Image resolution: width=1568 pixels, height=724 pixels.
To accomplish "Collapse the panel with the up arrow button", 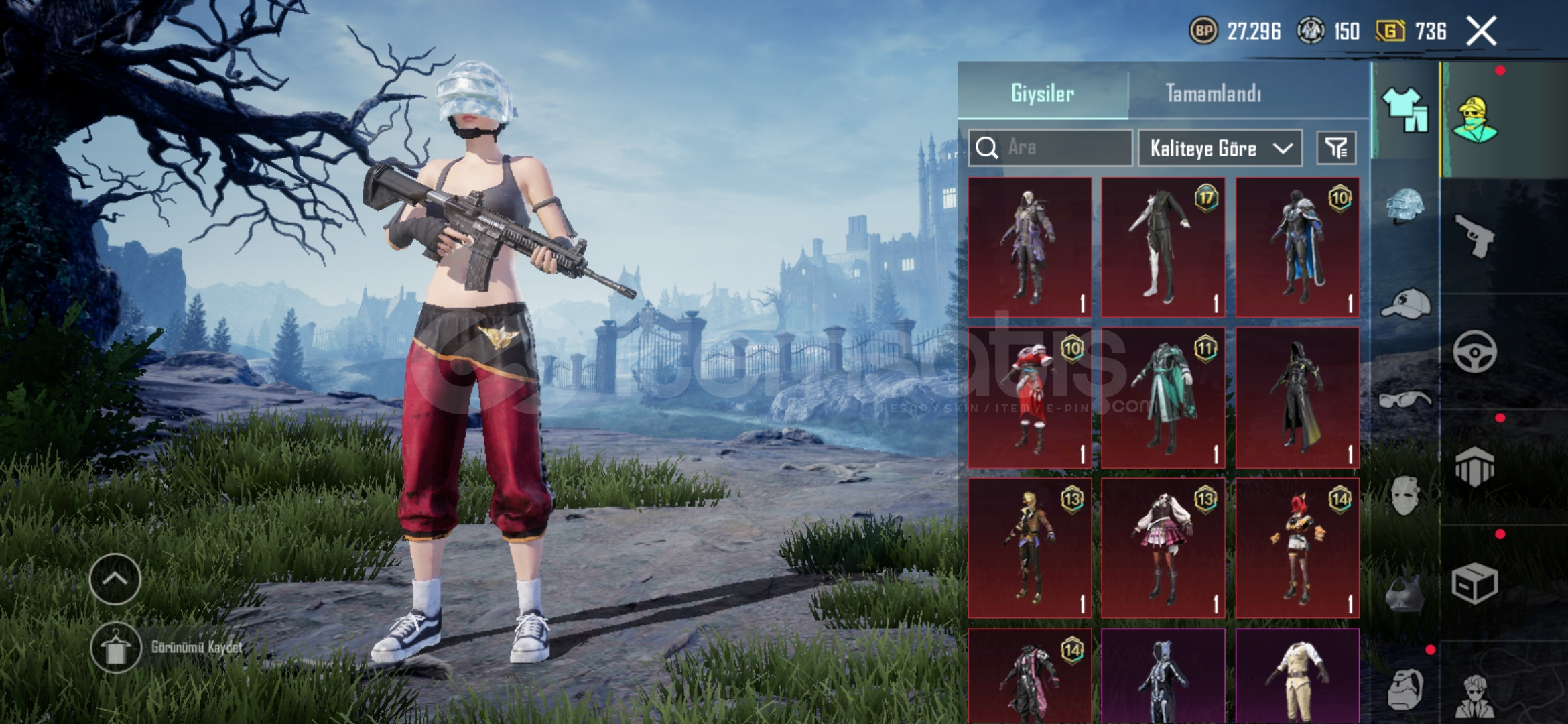I will [115, 579].
